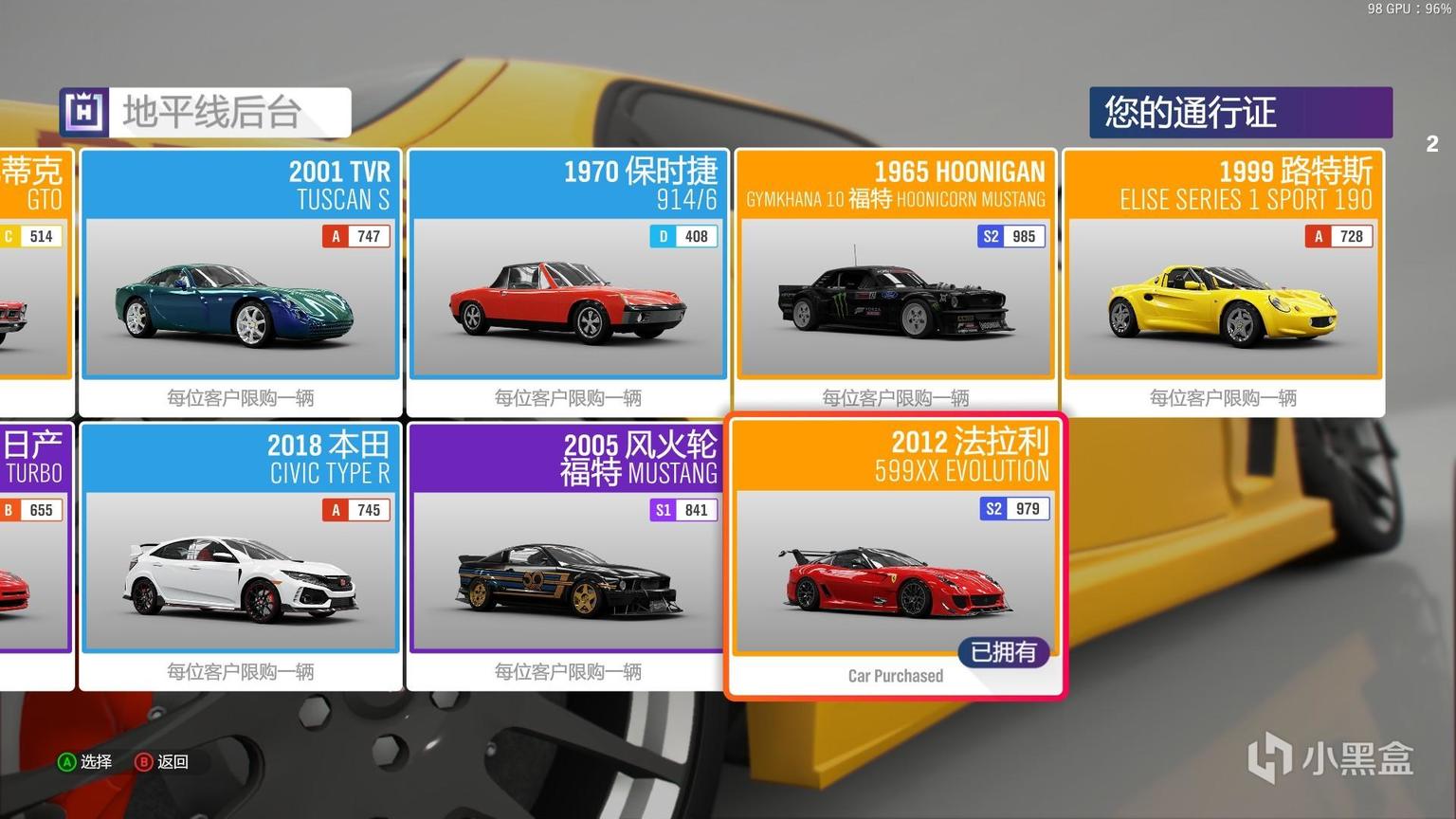Image resolution: width=1456 pixels, height=819 pixels.
Task: Choose the 1970 Porsche 914/6 car tile
Action: [x=568, y=282]
